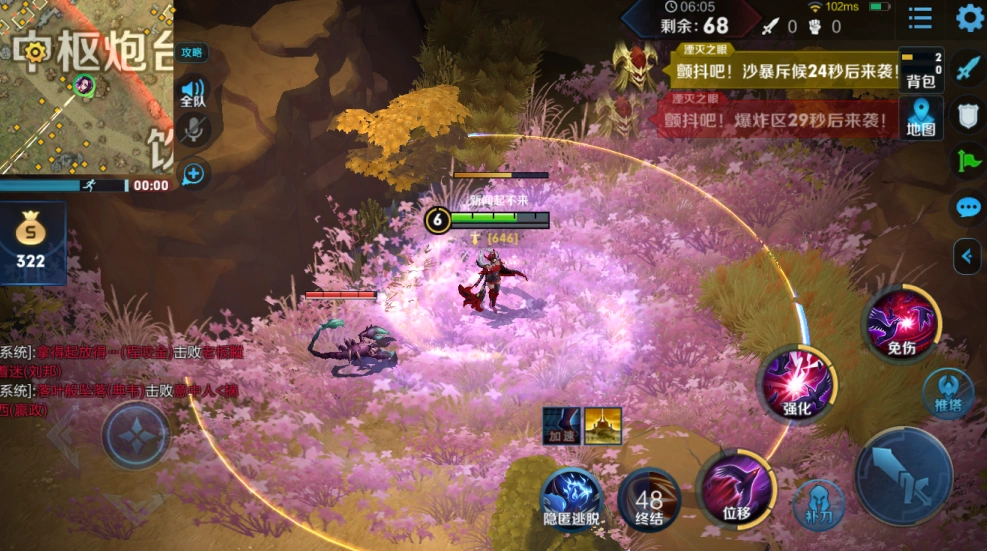Screen dimensions: 987x551
Task: Activate the 强化 enhance skill
Action: 796,382
